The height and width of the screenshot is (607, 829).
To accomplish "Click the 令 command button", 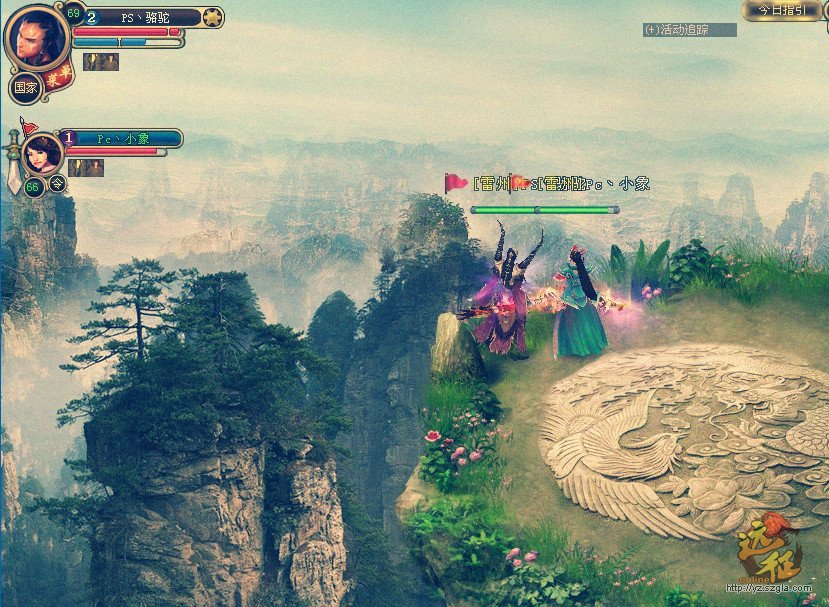I will [58, 183].
